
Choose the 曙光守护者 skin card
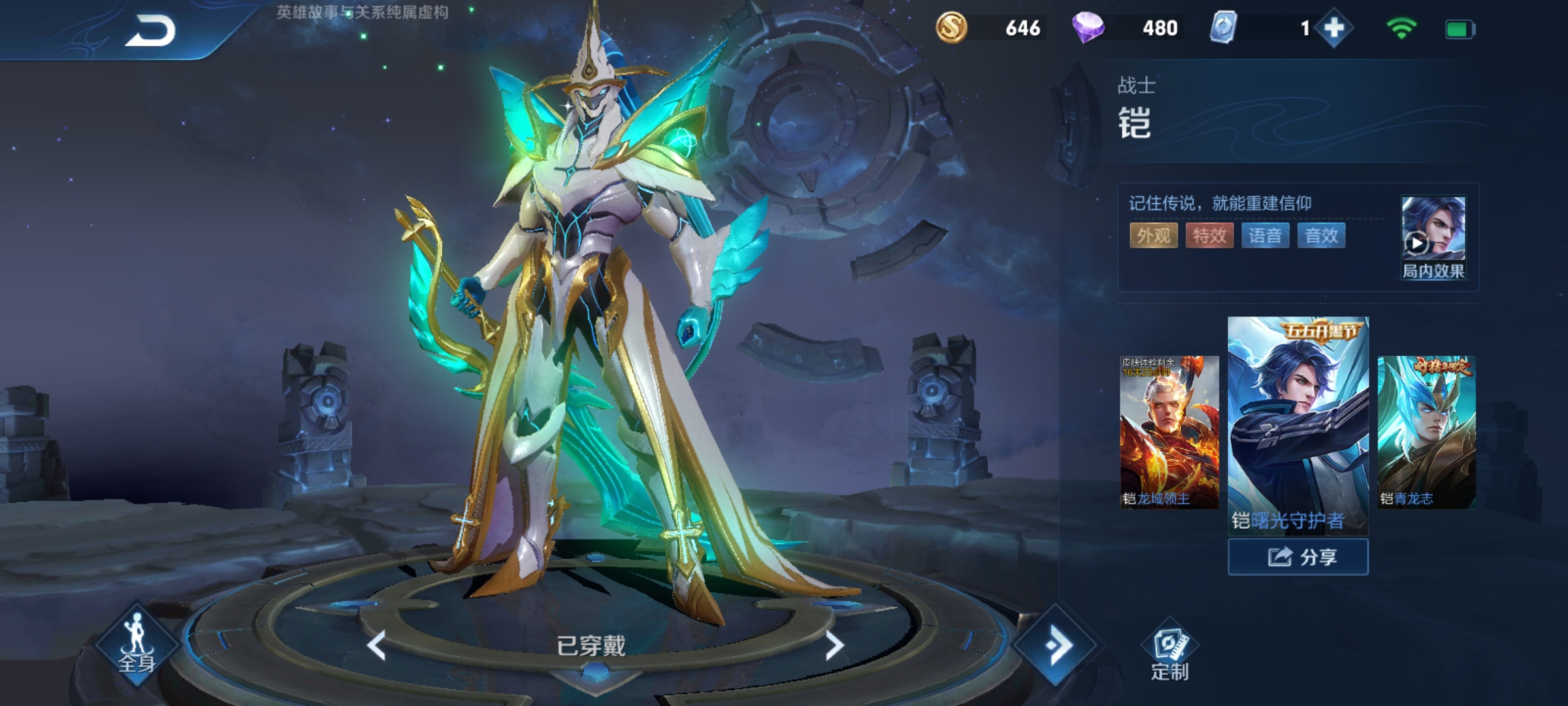[x=1298, y=425]
